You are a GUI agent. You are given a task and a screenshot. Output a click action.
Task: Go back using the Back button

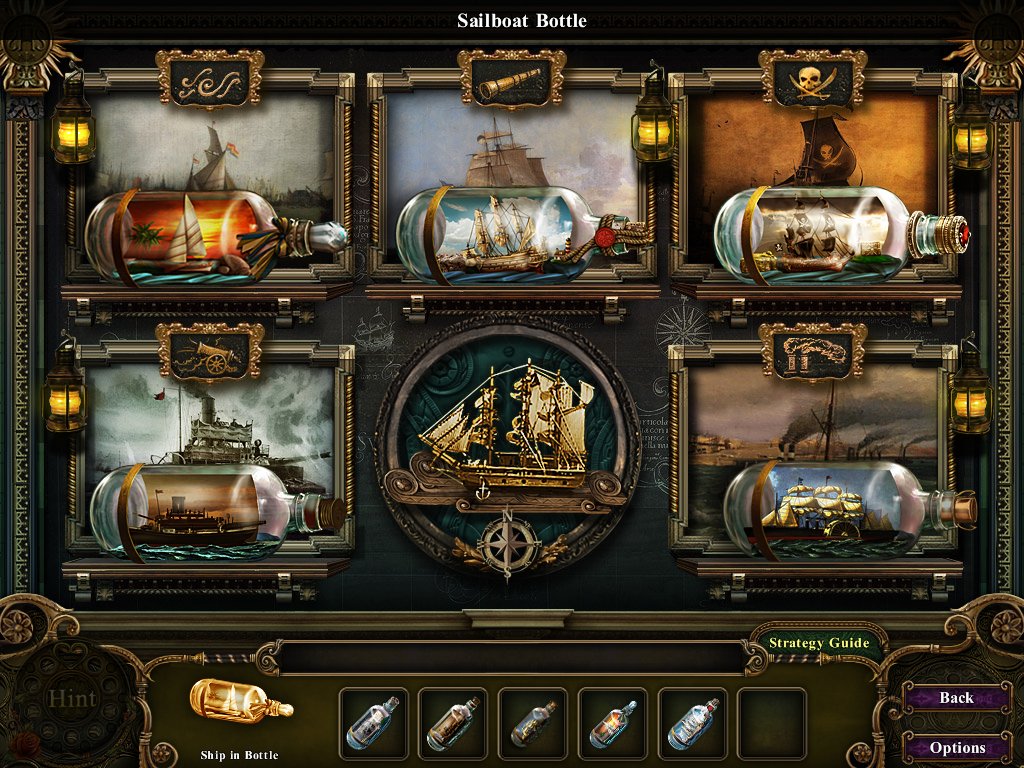coord(956,698)
